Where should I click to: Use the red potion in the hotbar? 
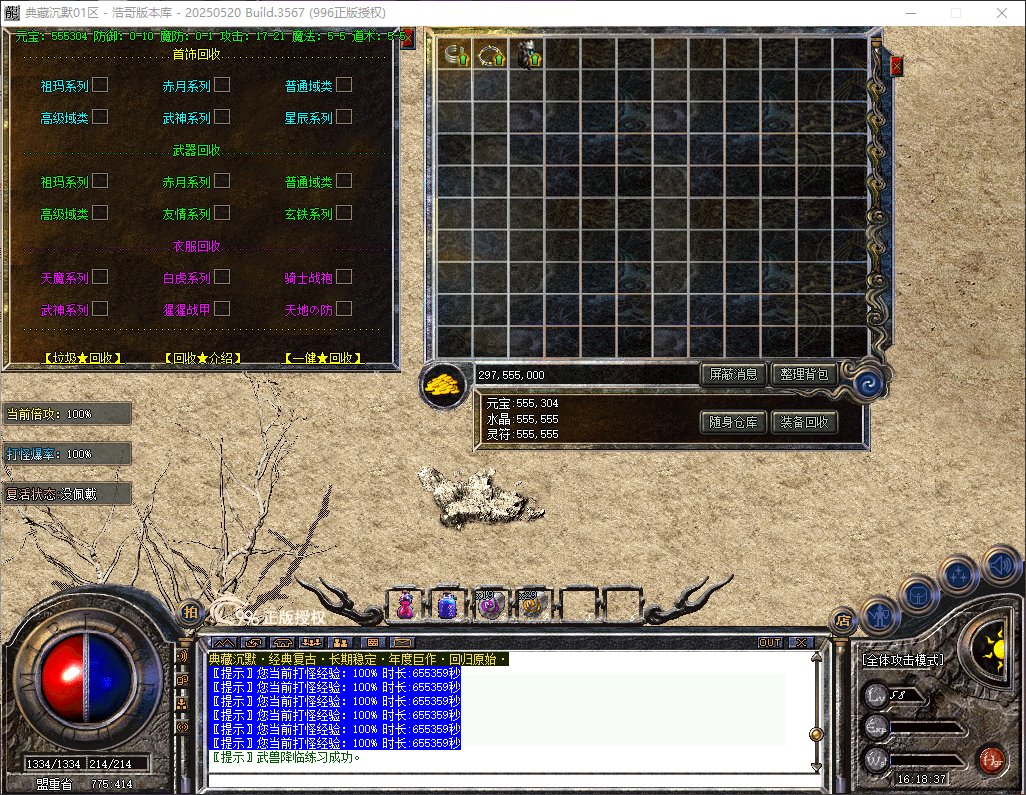click(406, 604)
